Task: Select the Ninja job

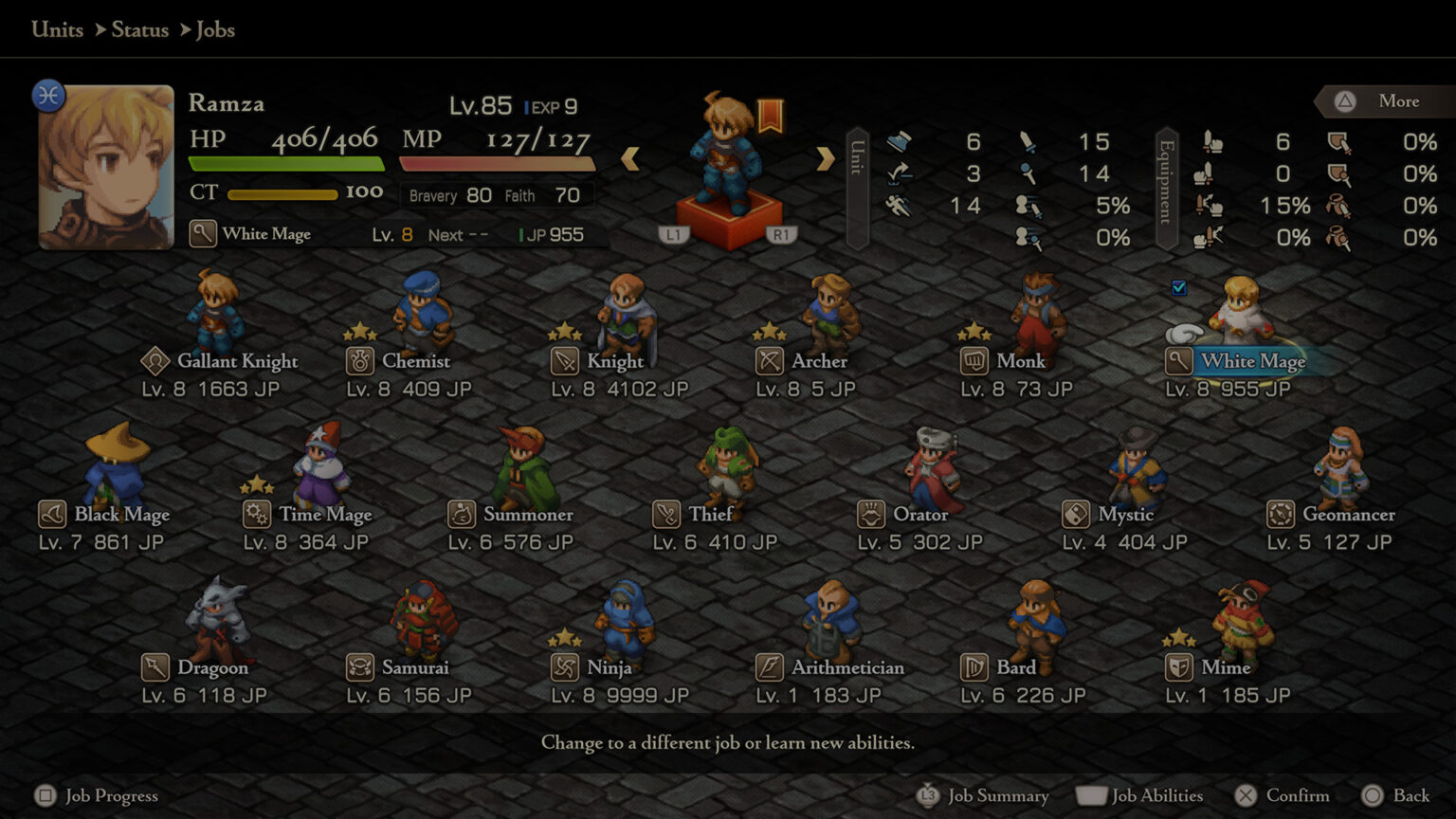Action: pos(609,668)
